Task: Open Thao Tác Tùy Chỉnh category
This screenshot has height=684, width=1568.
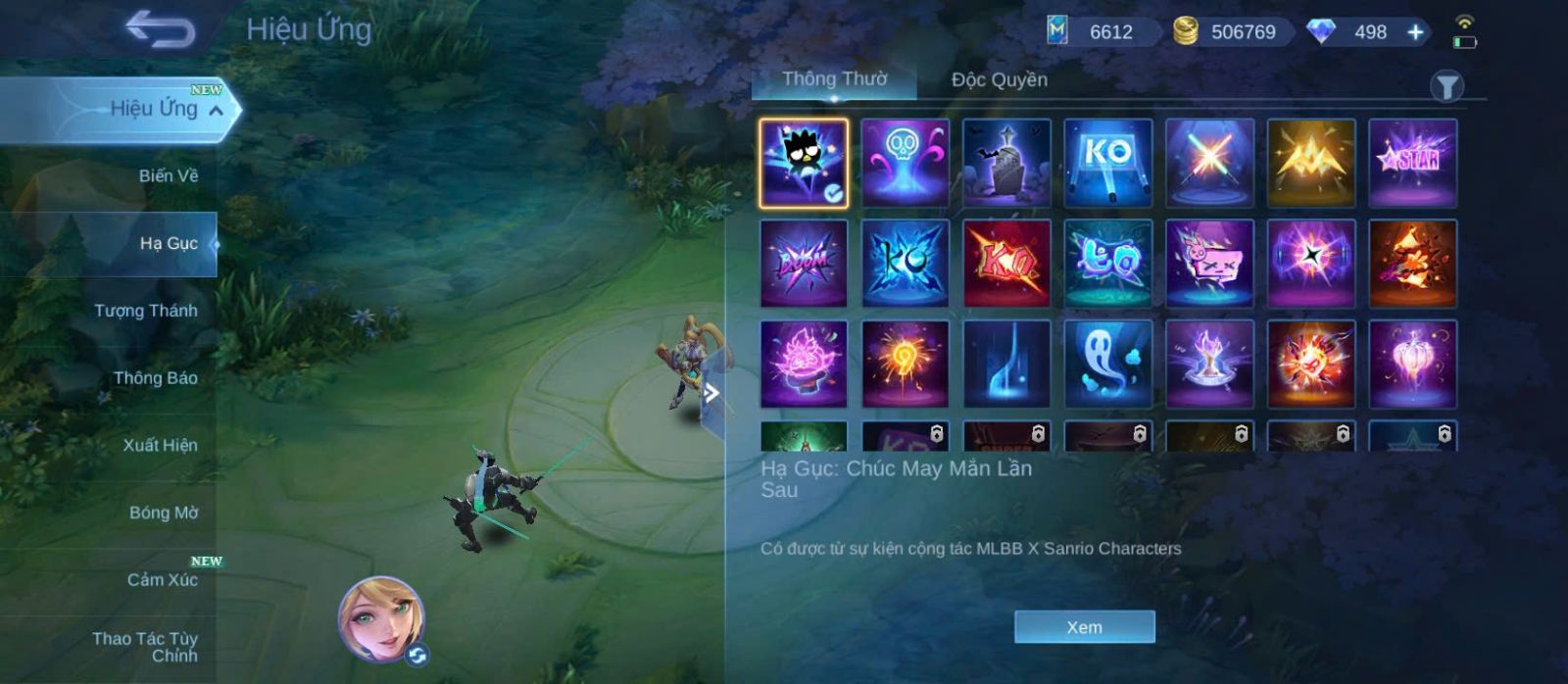Action: point(145,647)
